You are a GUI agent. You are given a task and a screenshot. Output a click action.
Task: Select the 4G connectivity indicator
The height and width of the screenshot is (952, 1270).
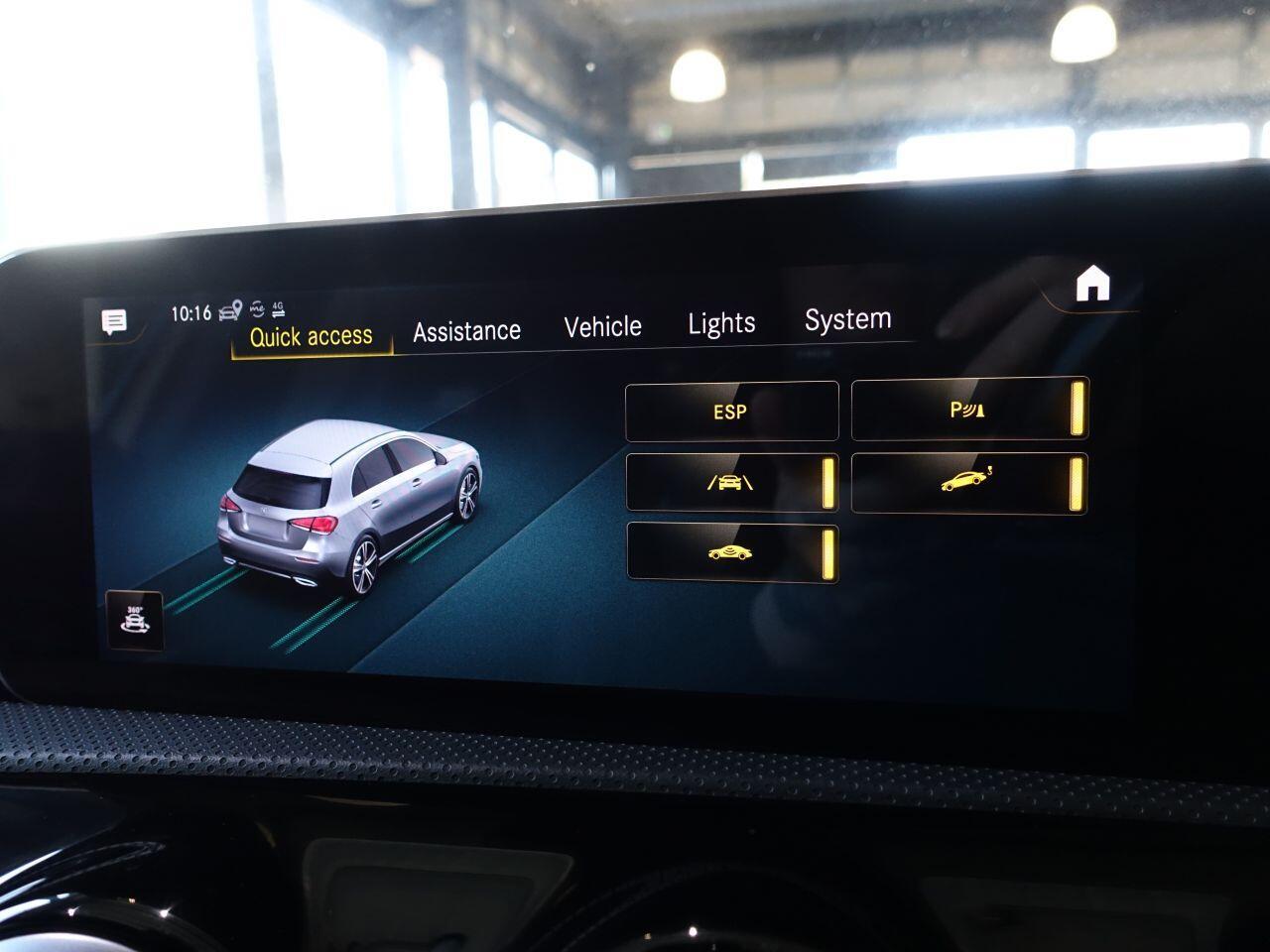(x=279, y=307)
